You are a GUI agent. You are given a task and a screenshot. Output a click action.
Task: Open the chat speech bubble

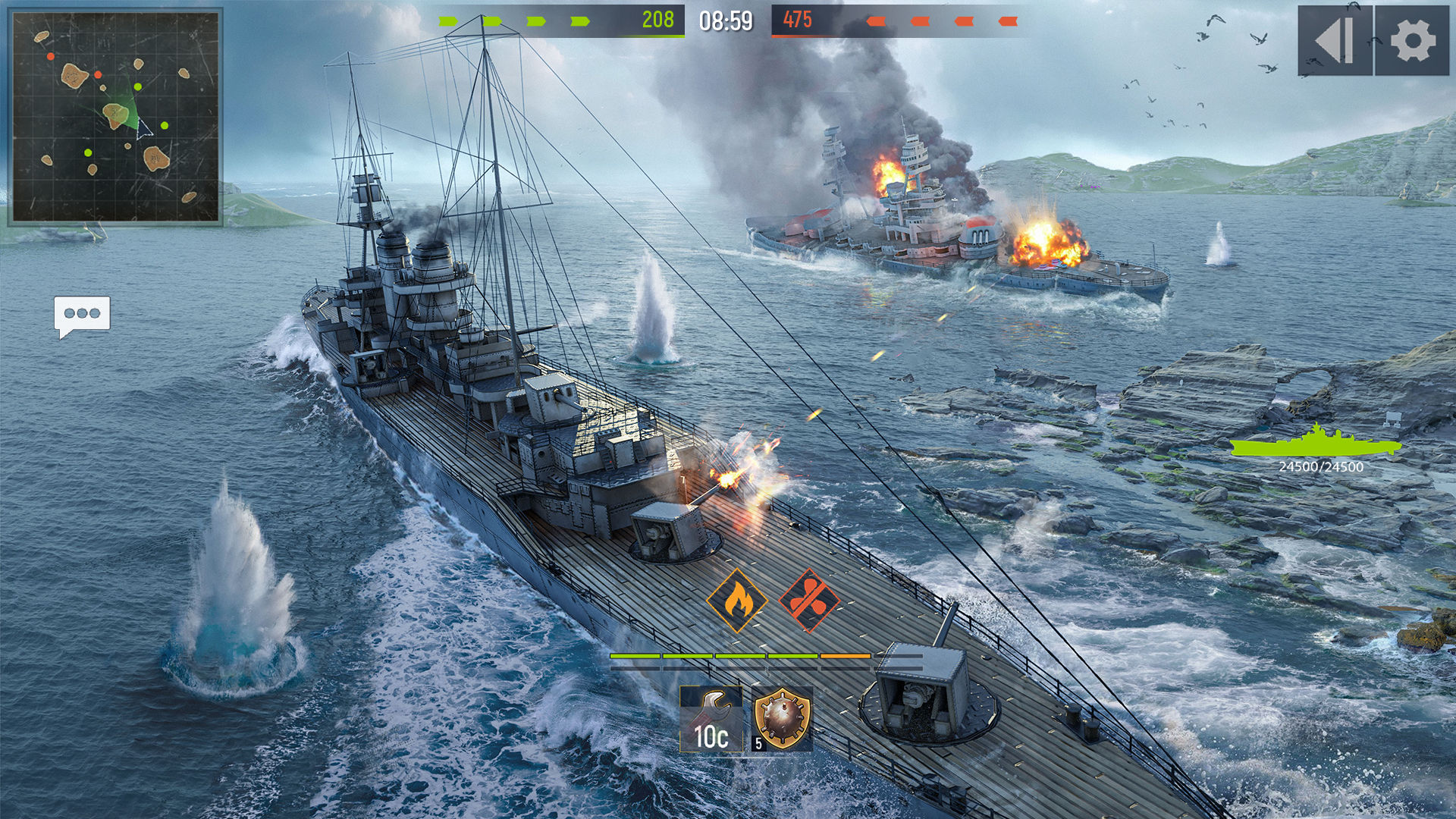(82, 315)
